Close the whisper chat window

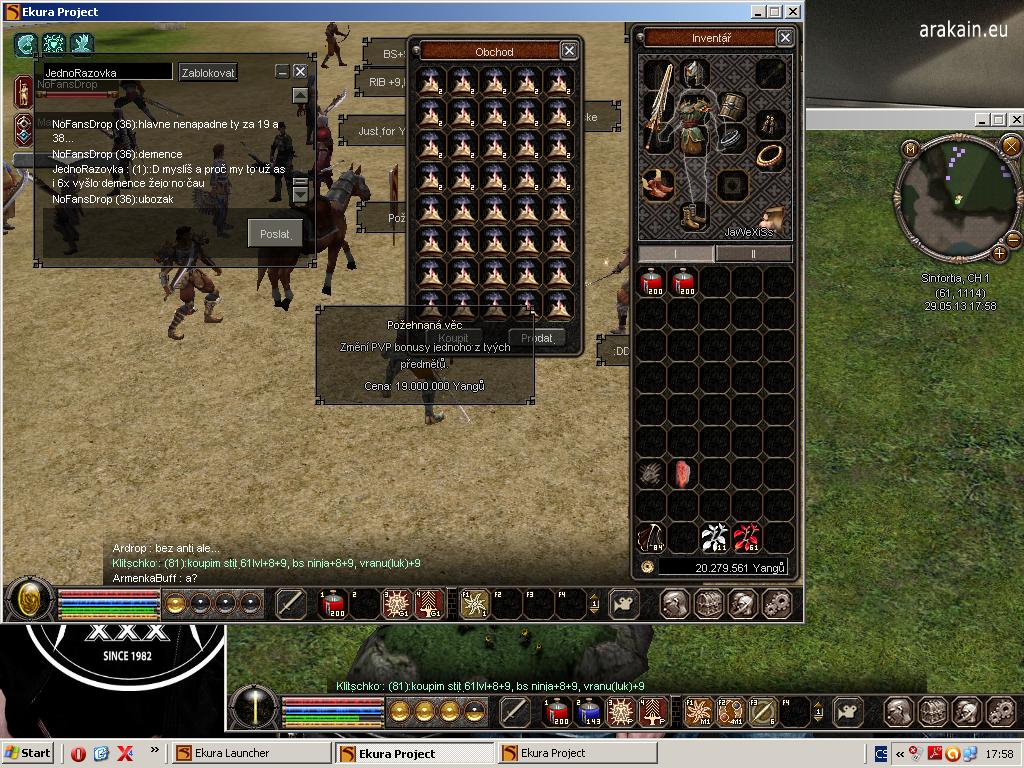click(300, 72)
